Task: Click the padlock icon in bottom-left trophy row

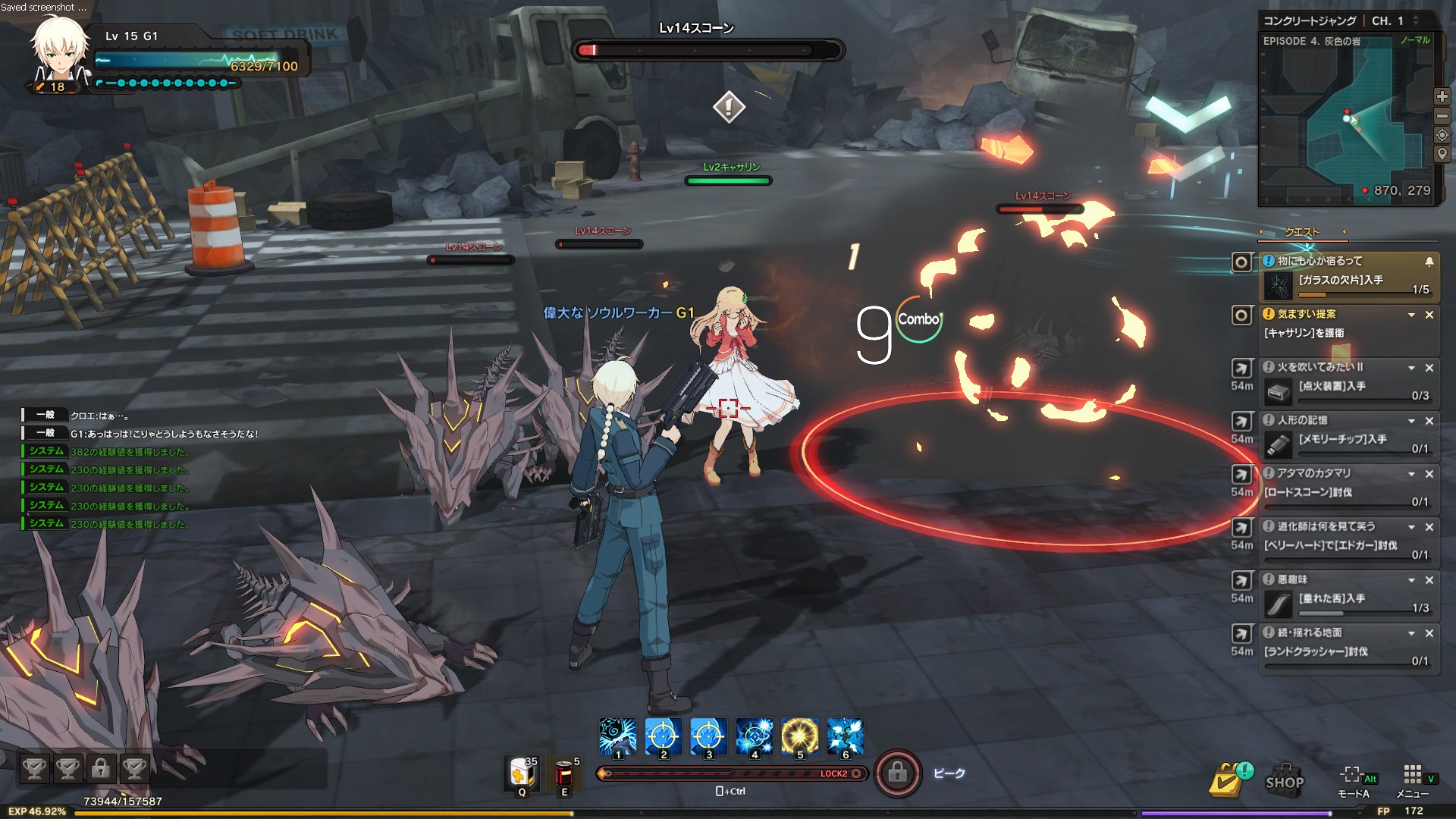Action: 100,769
